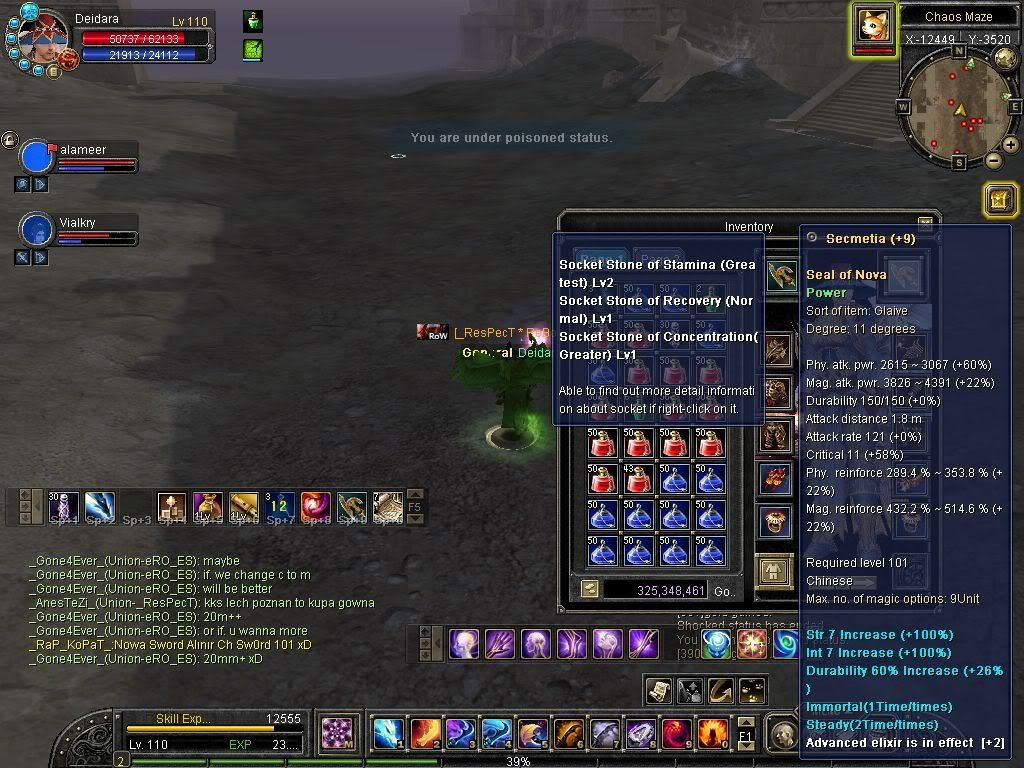
Task: Select the equipped glaive weapon slot
Action: point(780,274)
